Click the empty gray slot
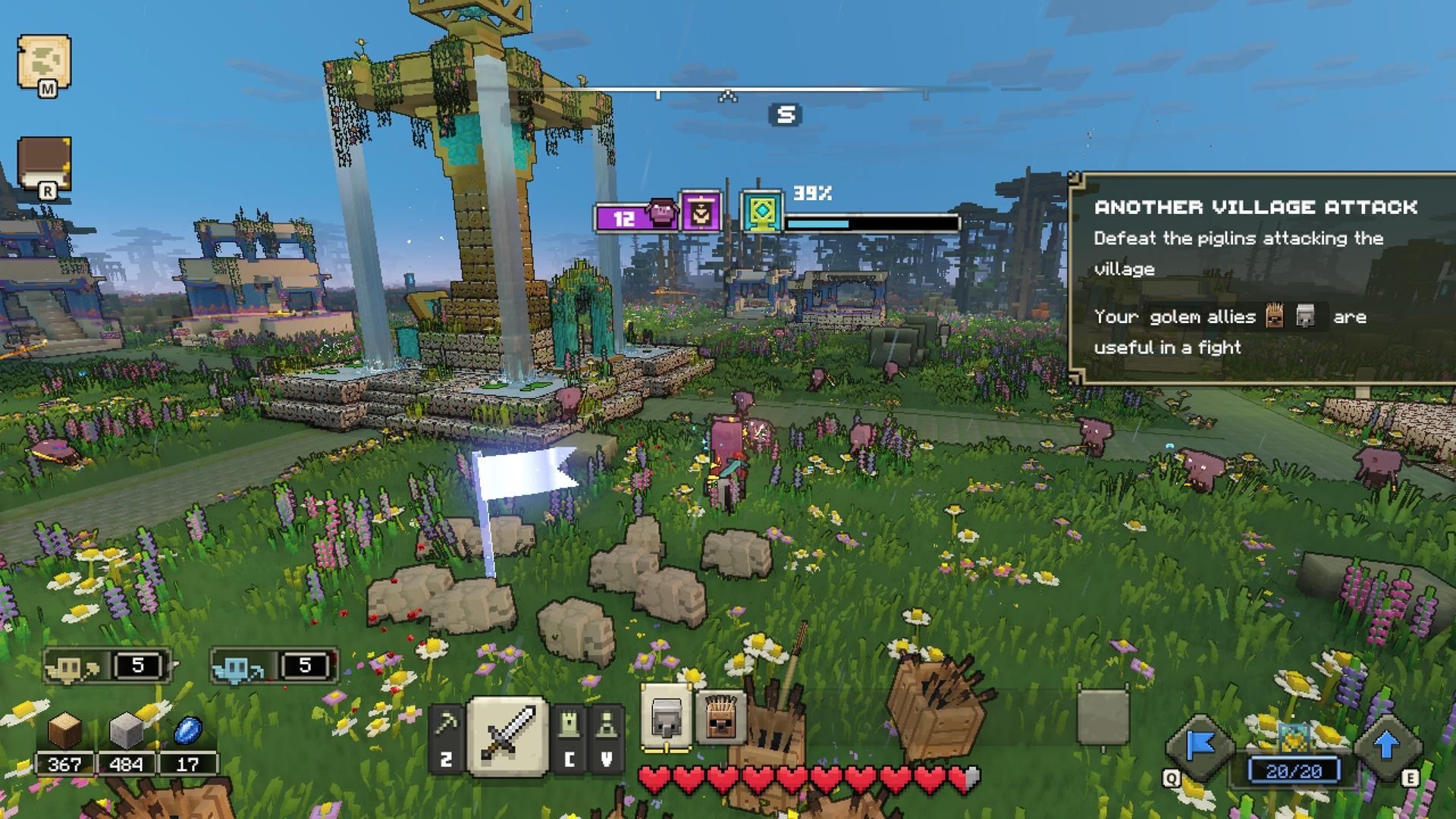Image resolution: width=1456 pixels, height=819 pixels. [x=1103, y=717]
